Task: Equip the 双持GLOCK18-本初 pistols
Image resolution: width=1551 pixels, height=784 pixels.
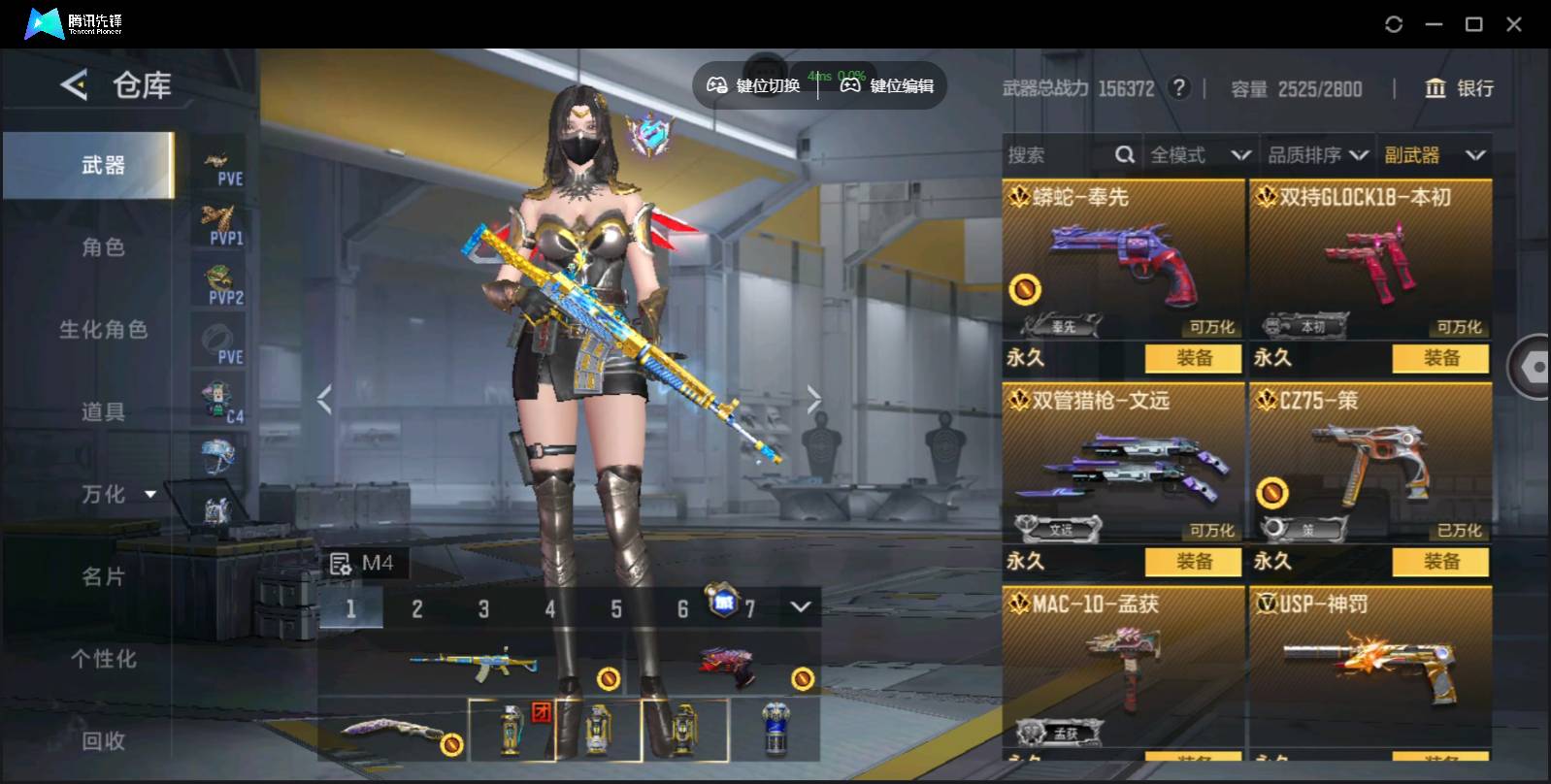Action: point(1440,358)
